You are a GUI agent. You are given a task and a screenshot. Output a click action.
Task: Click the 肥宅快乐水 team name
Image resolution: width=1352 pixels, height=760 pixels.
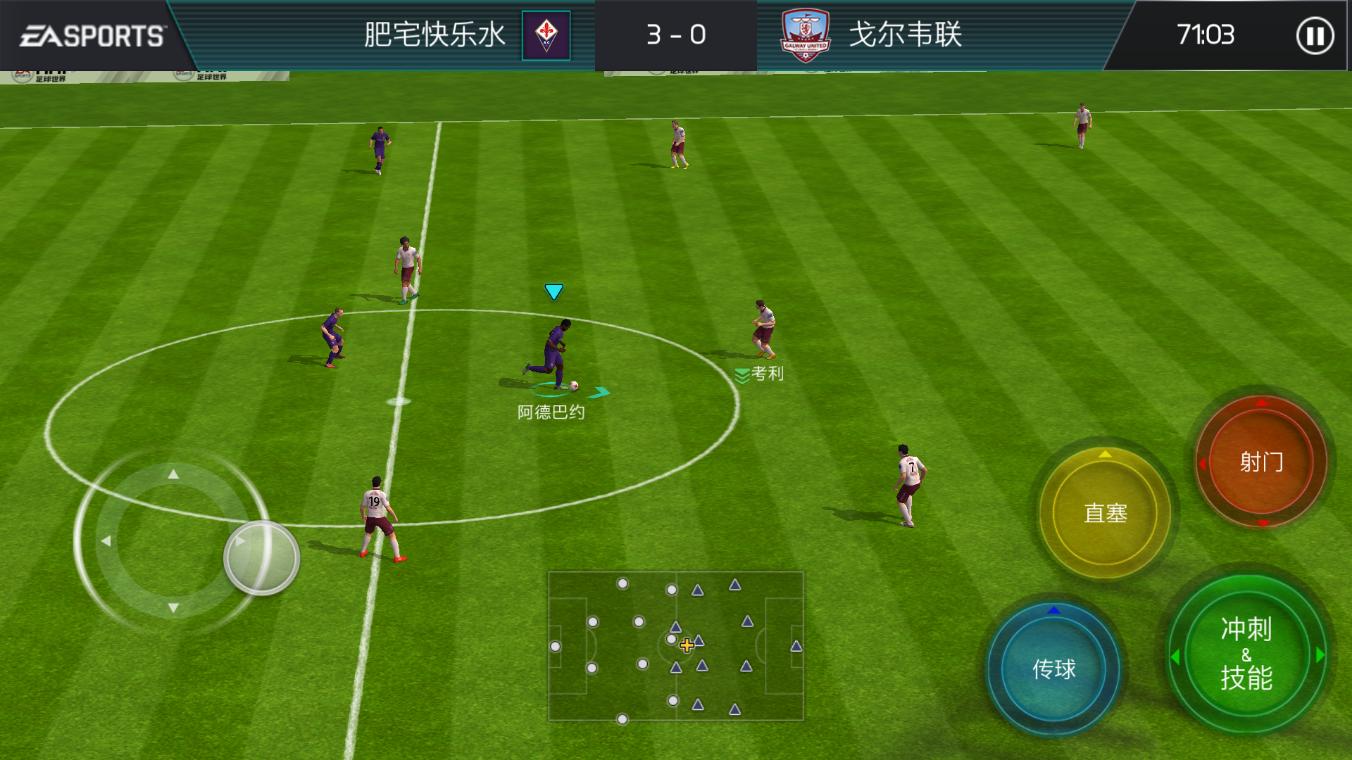(x=432, y=33)
